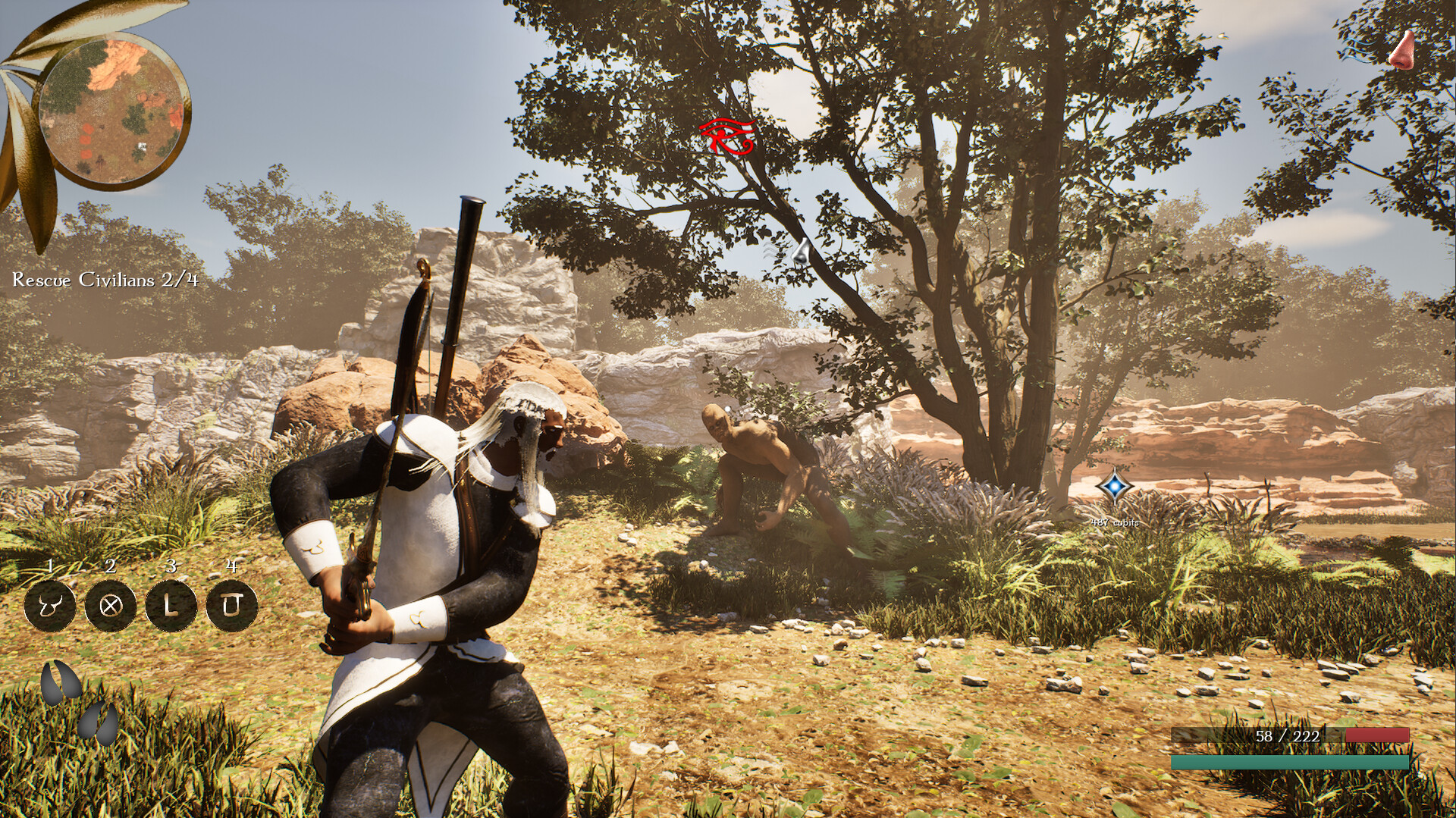Trigger the cup hieroglyph ability in slot 4

coord(231,605)
